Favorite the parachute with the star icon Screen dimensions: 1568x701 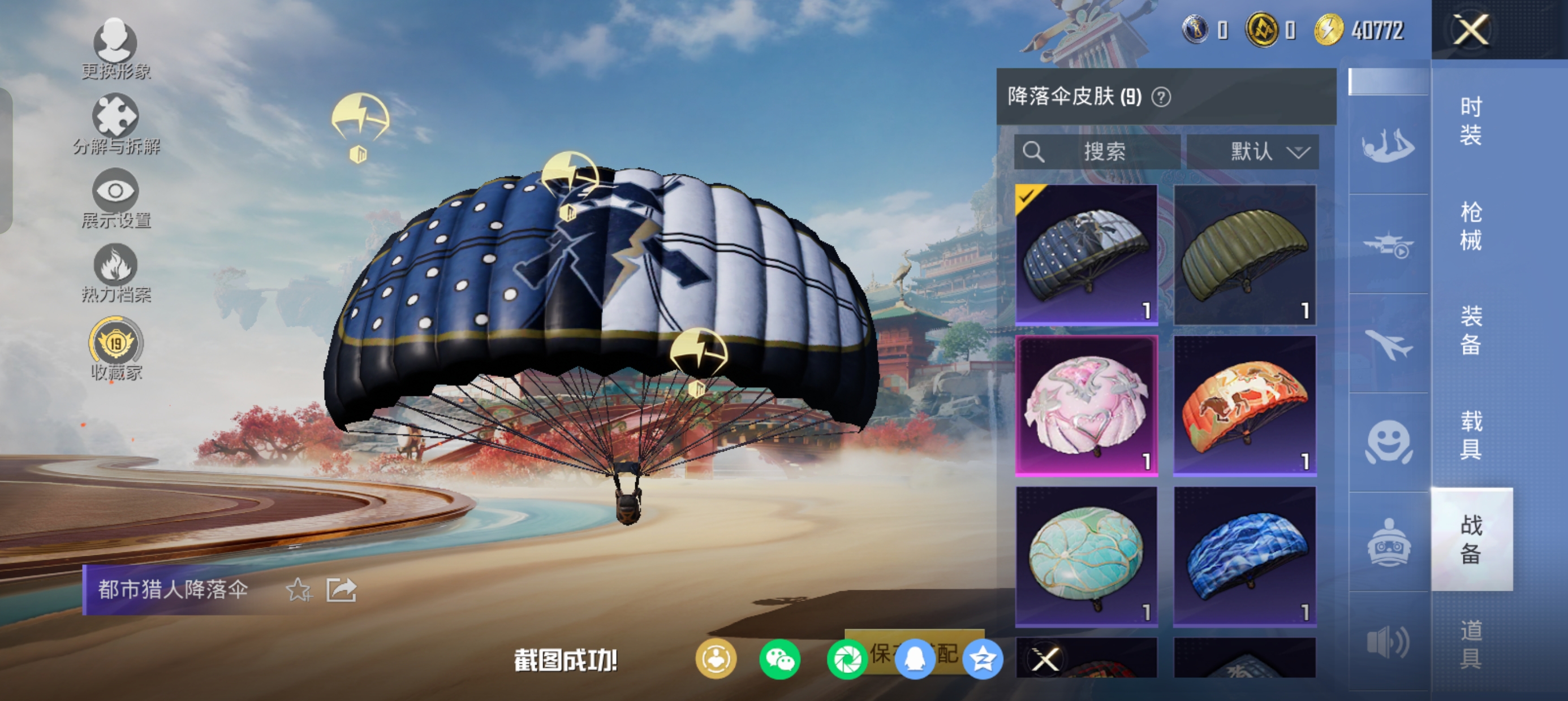pyautogui.click(x=298, y=590)
